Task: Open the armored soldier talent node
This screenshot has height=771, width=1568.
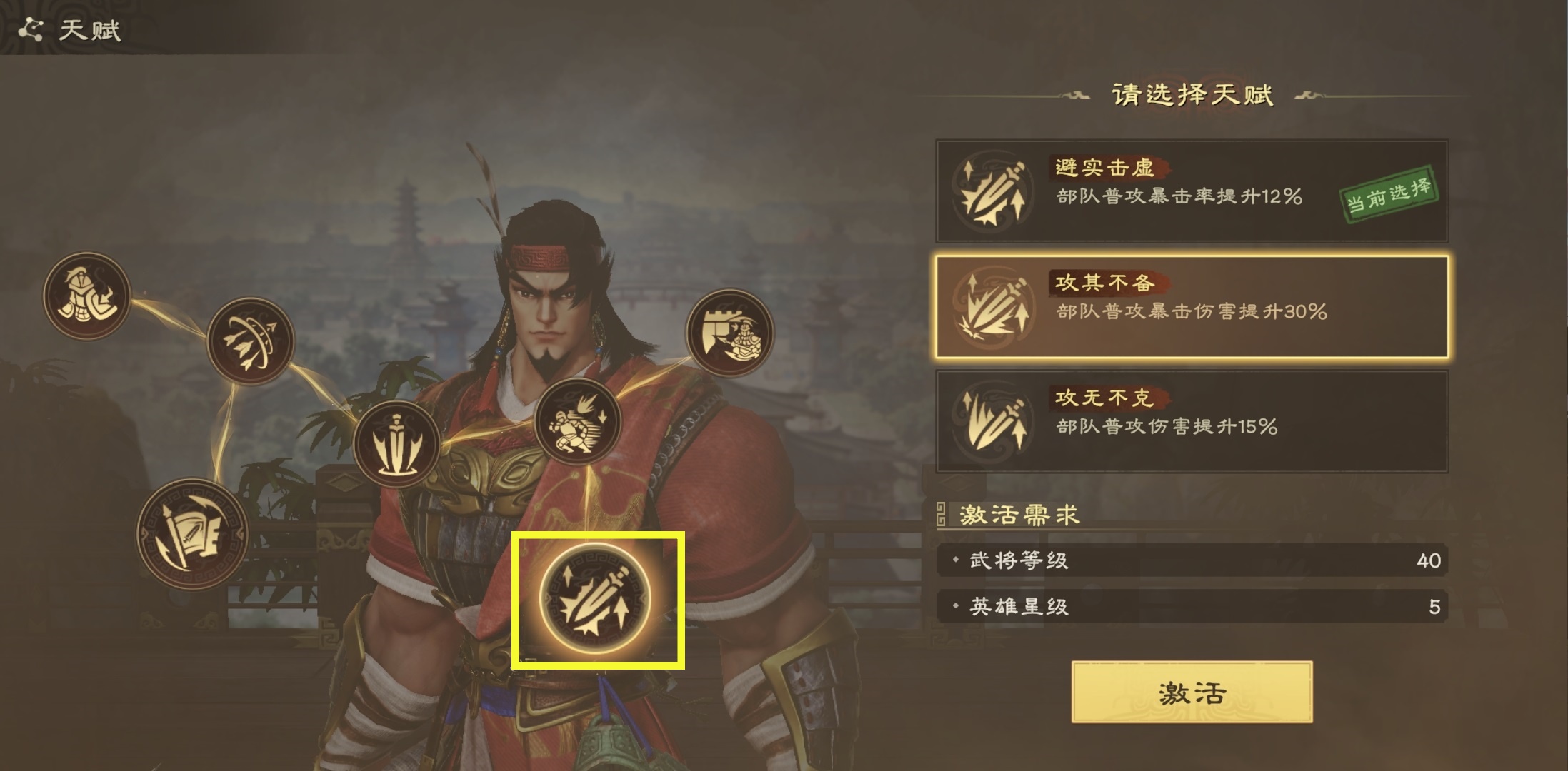Action: [86, 296]
